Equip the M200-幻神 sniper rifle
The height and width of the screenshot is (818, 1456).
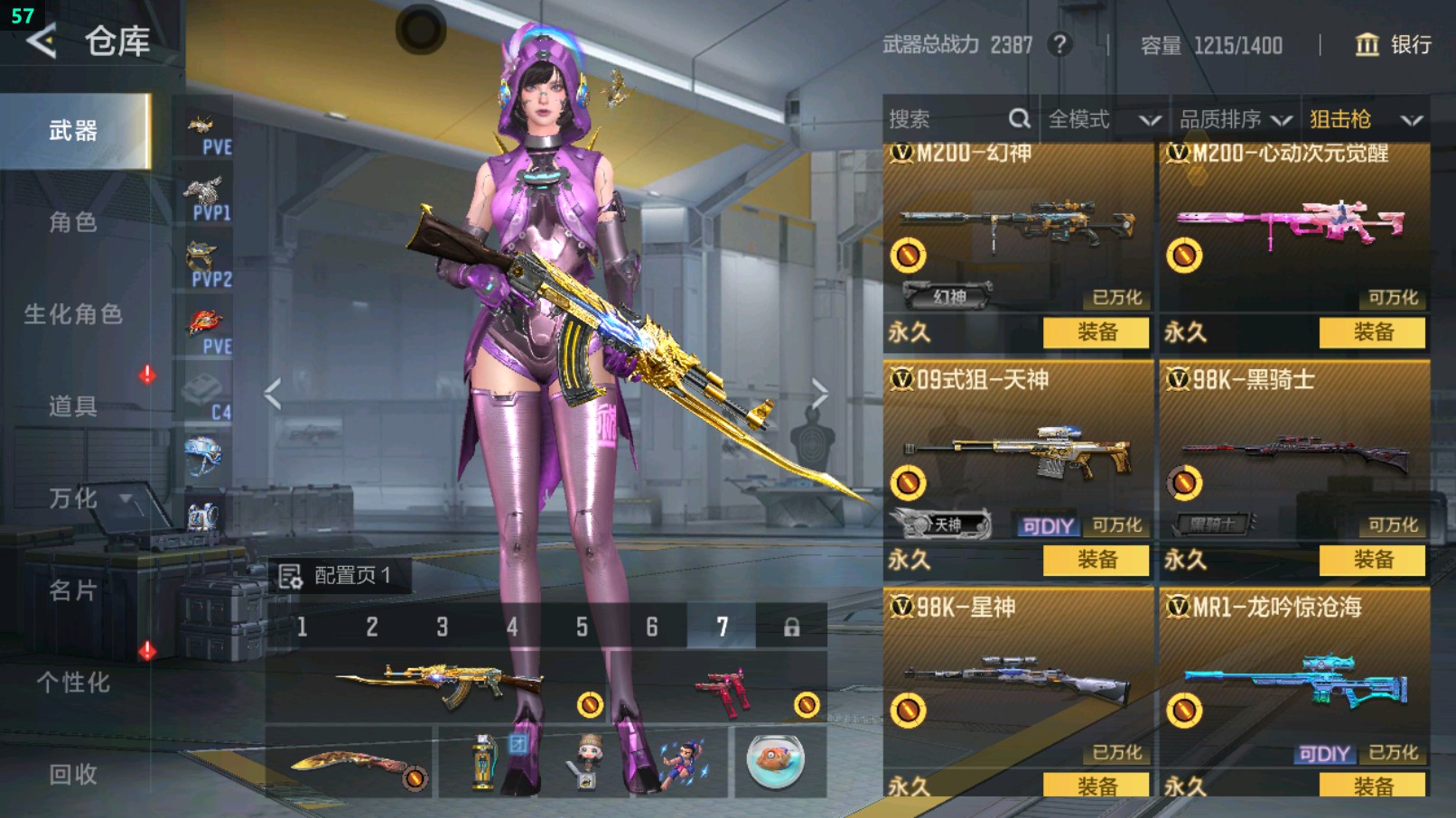click(1096, 332)
